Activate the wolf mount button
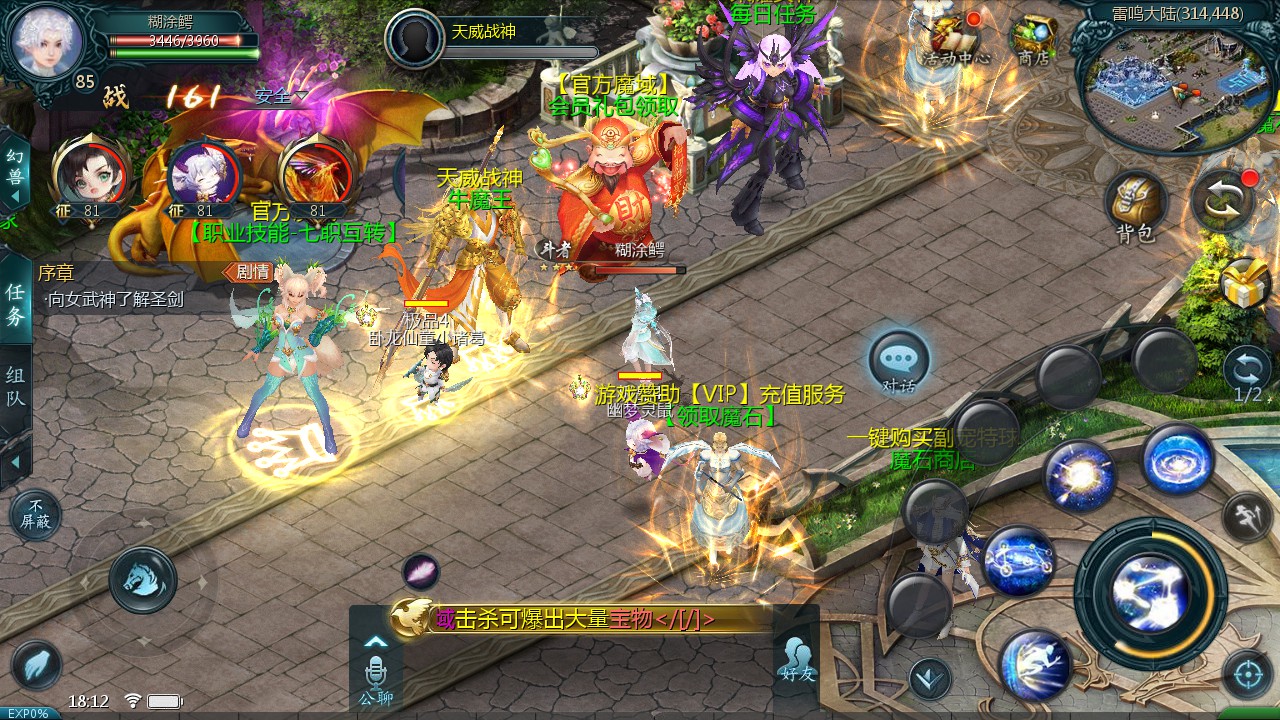 143,579
